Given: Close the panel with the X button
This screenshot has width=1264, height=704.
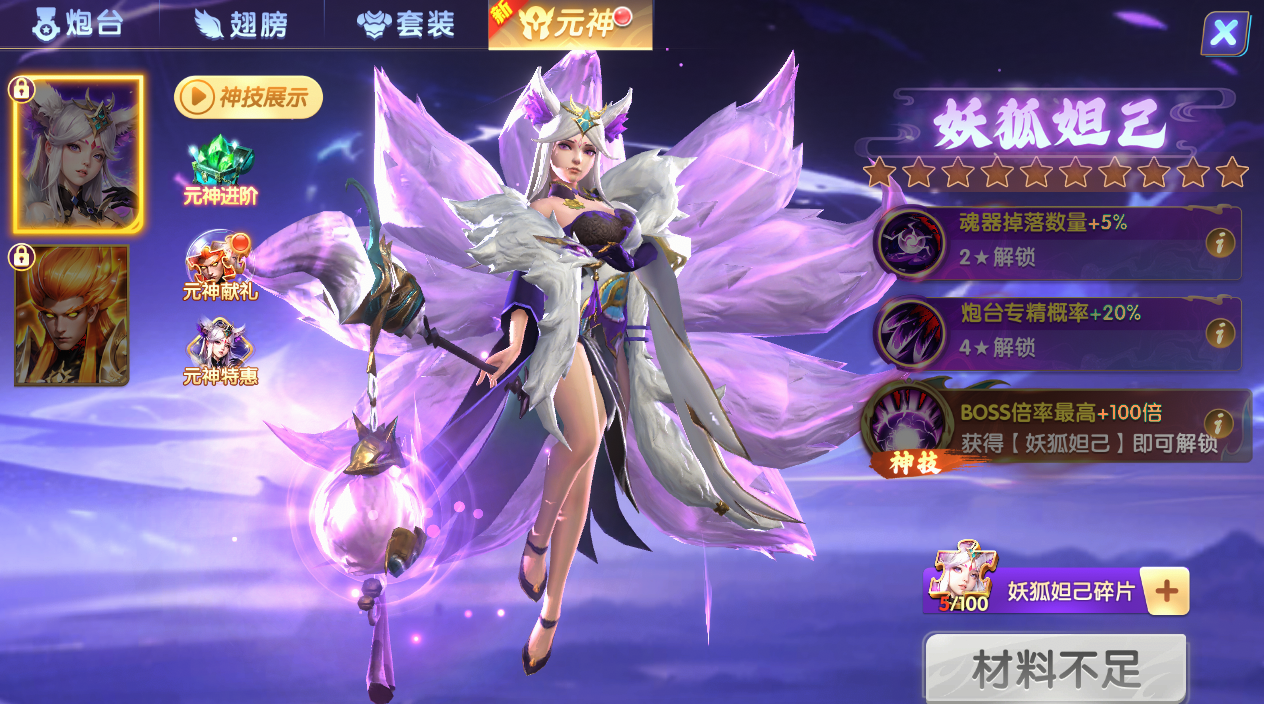Looking at the screenshot, I should (x=1224, y=34).
